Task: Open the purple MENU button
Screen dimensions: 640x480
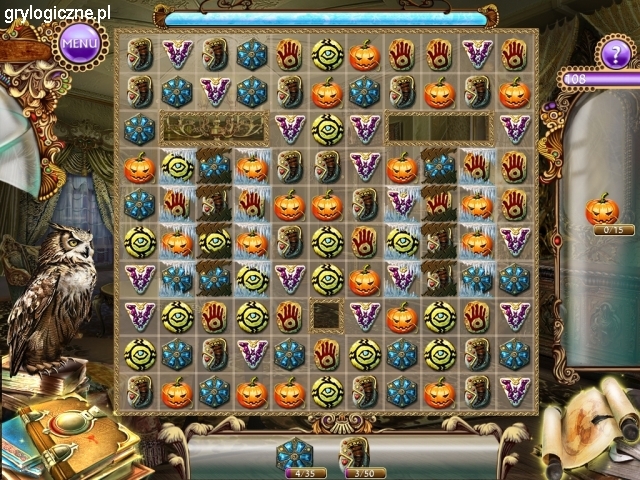Action: coord(79,43)
